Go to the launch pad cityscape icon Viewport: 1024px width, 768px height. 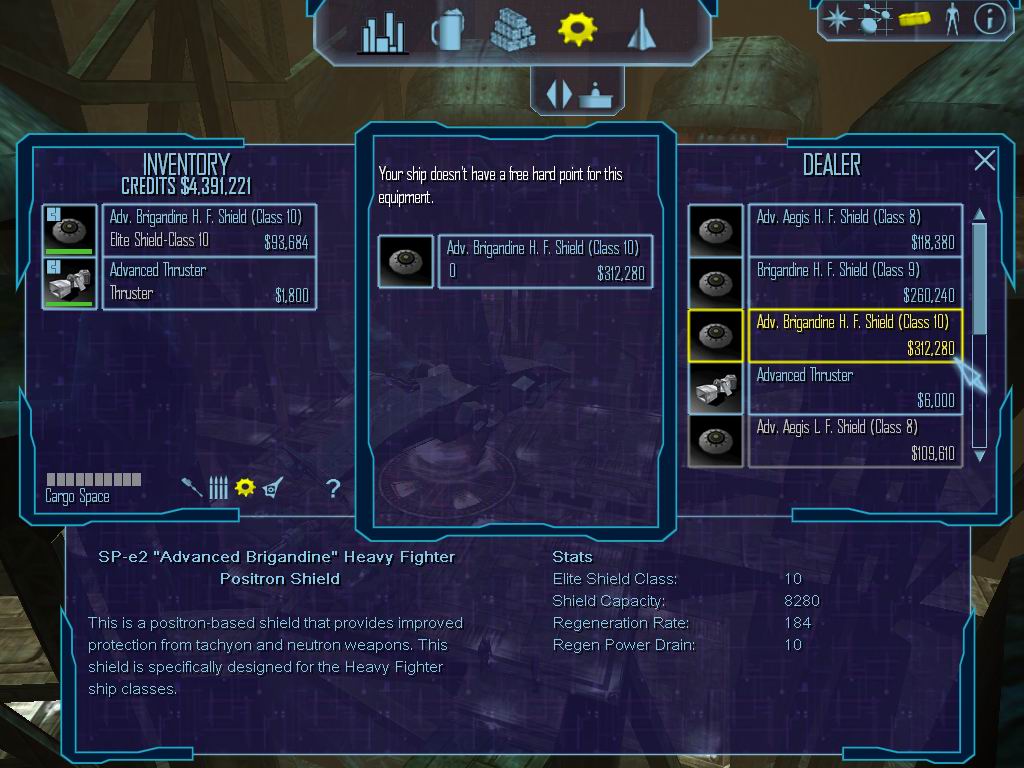coord(382,33)
